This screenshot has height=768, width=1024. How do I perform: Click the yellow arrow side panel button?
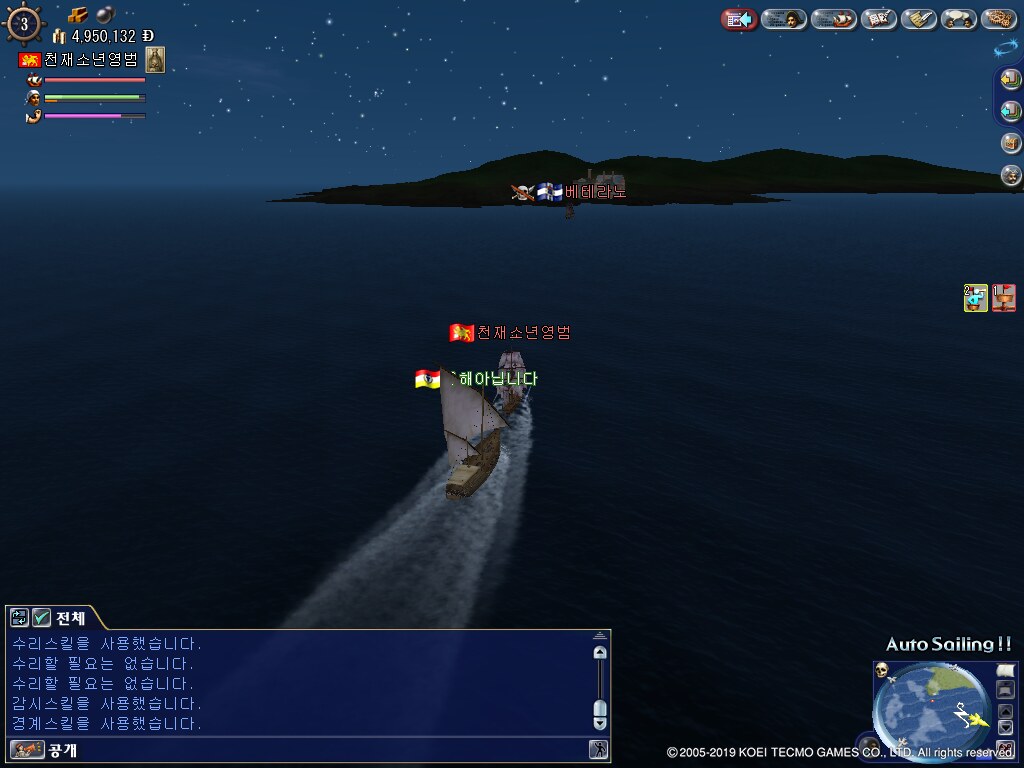click(1011, 80)
